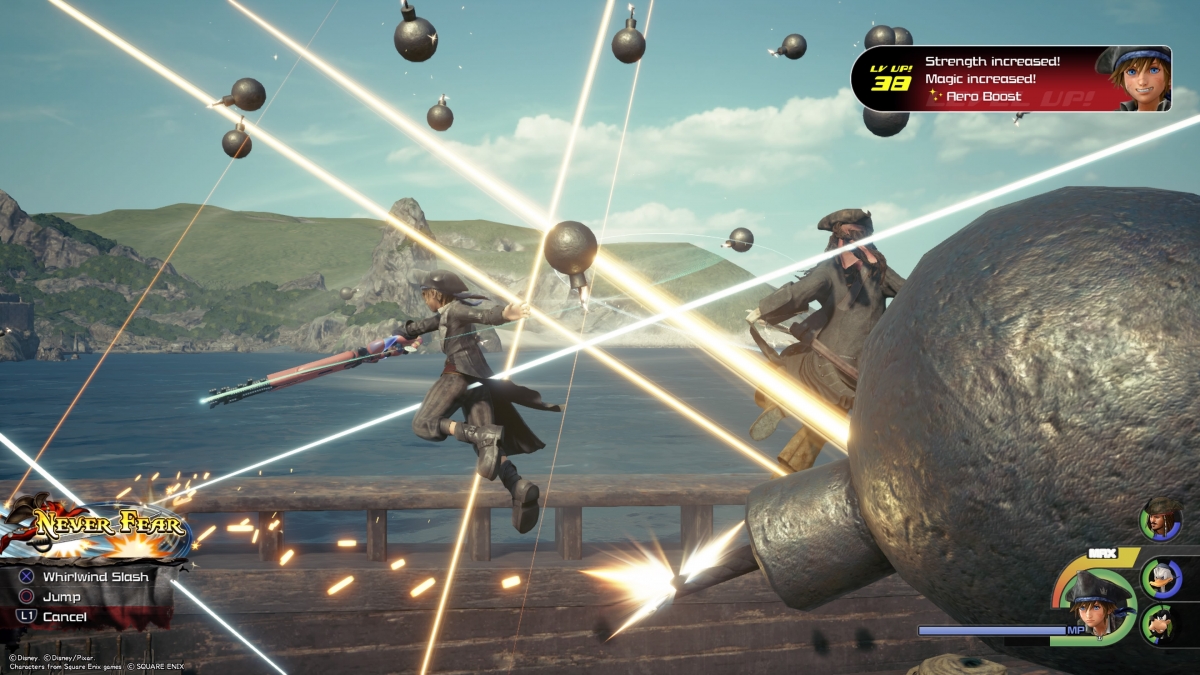This screenshot has height=675, width=1200.
Task: Select Goofy's party portrait
Action: coord(1161,623)
